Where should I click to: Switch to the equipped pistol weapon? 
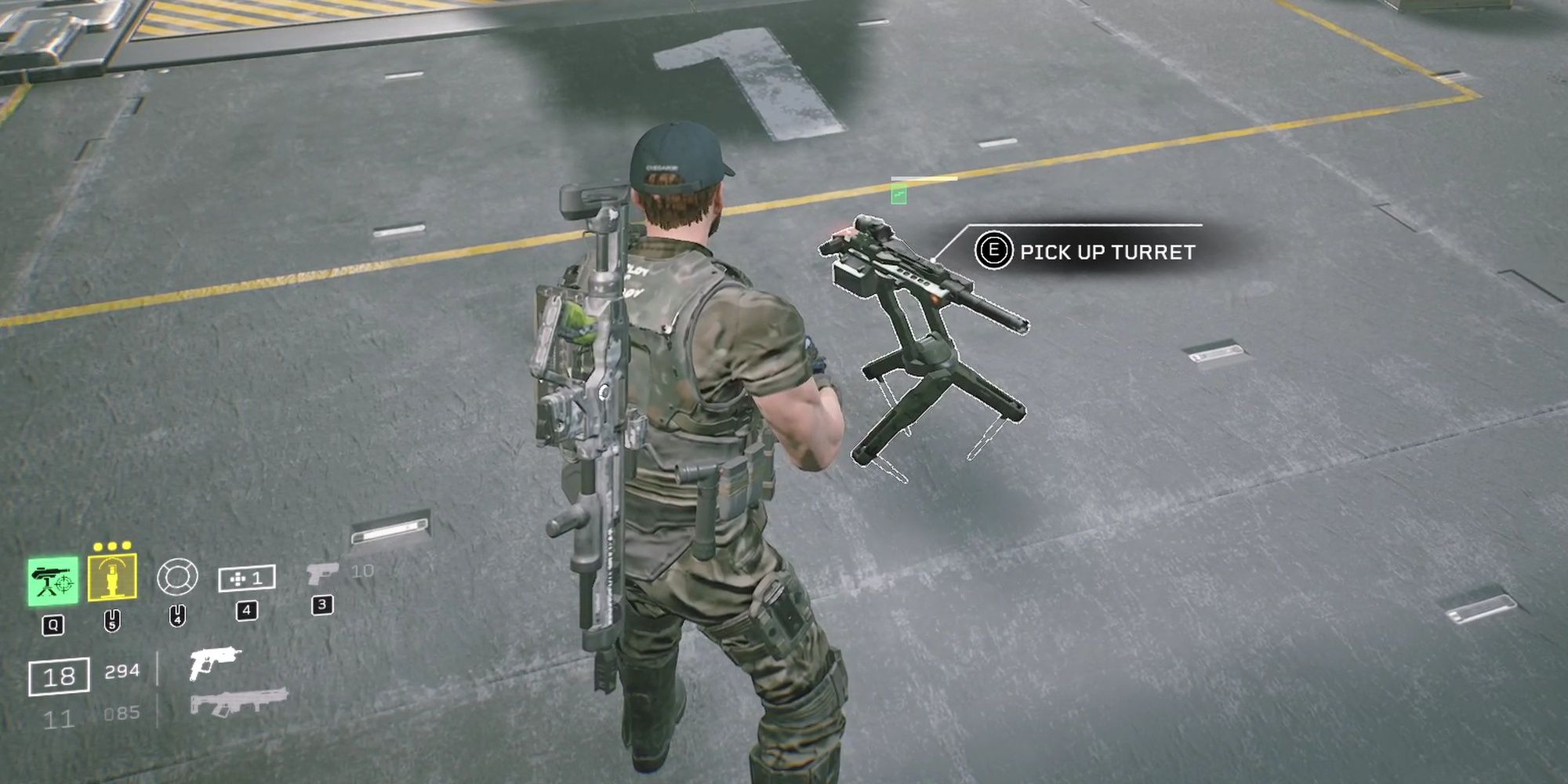[214, 663]
